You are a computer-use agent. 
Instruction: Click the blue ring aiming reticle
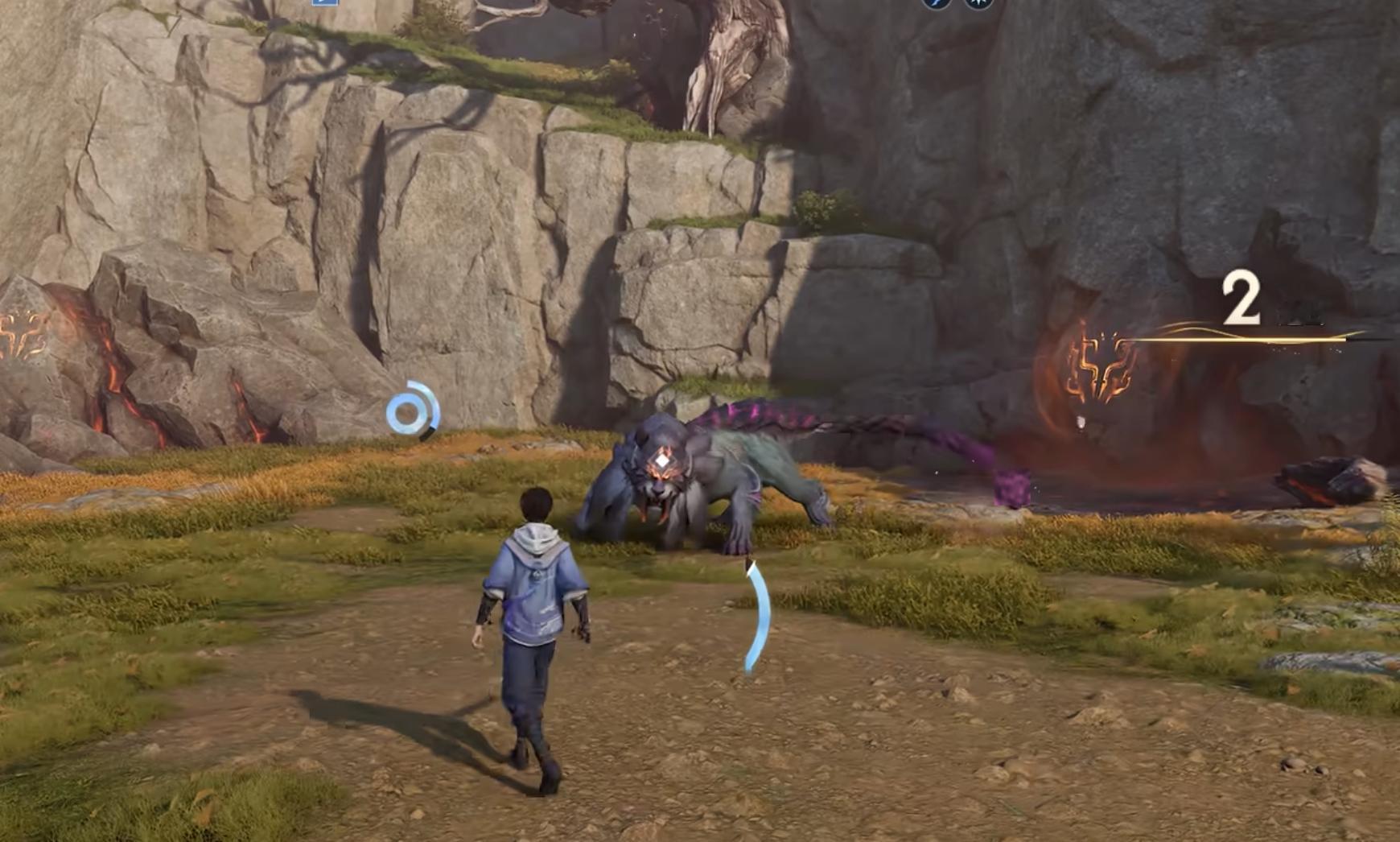pos(410,412)
